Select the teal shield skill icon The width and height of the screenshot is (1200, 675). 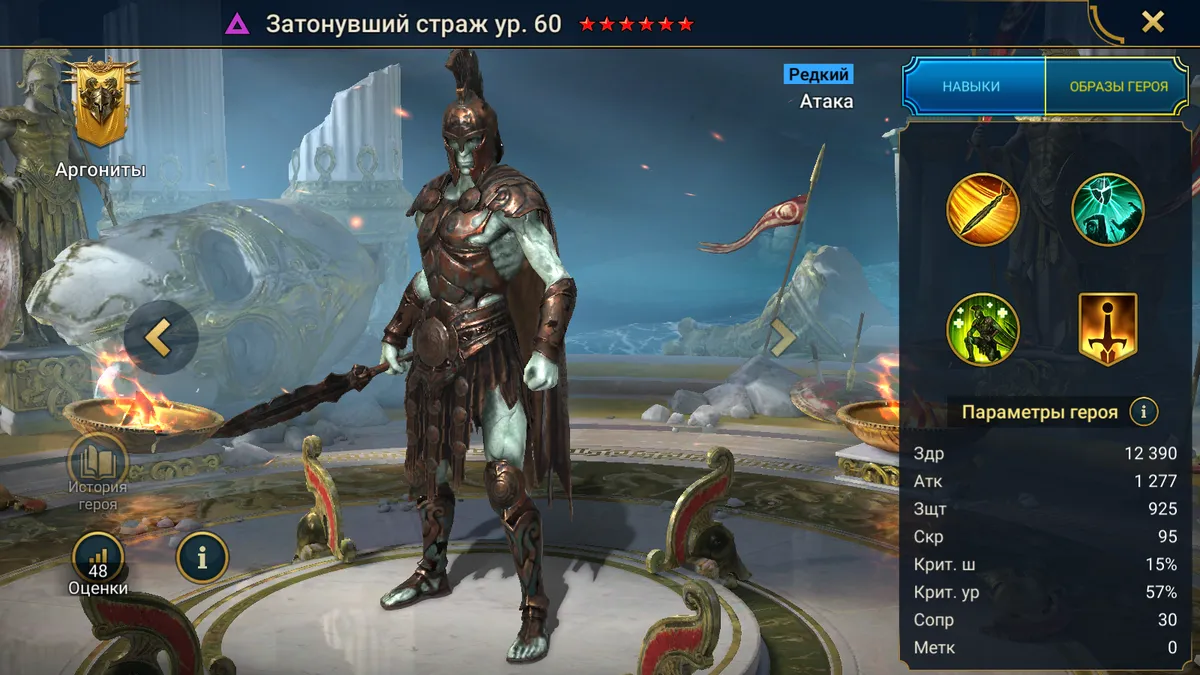coord(1108,210)
